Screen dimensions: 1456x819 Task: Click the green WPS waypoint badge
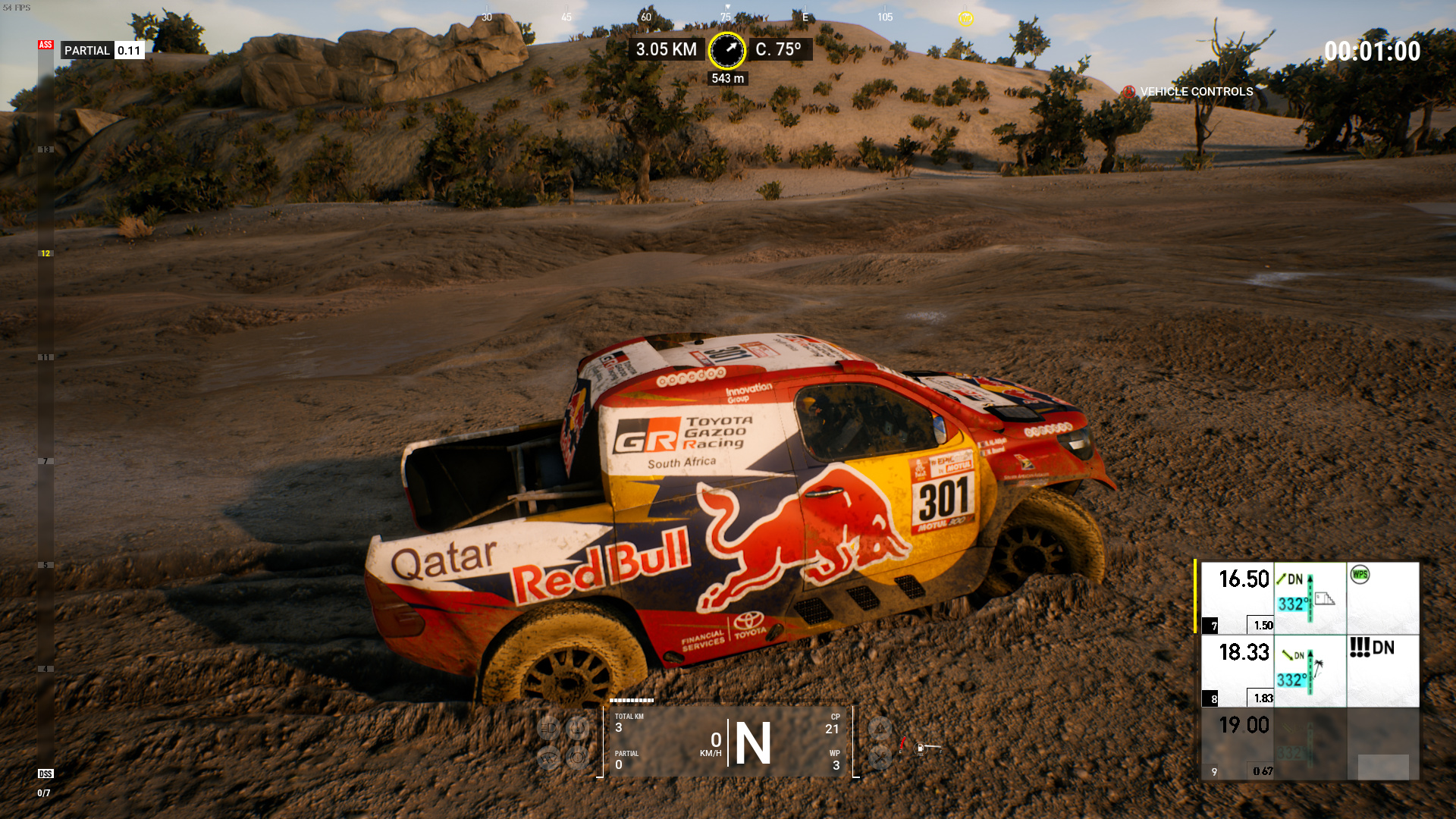point(1360,575)
